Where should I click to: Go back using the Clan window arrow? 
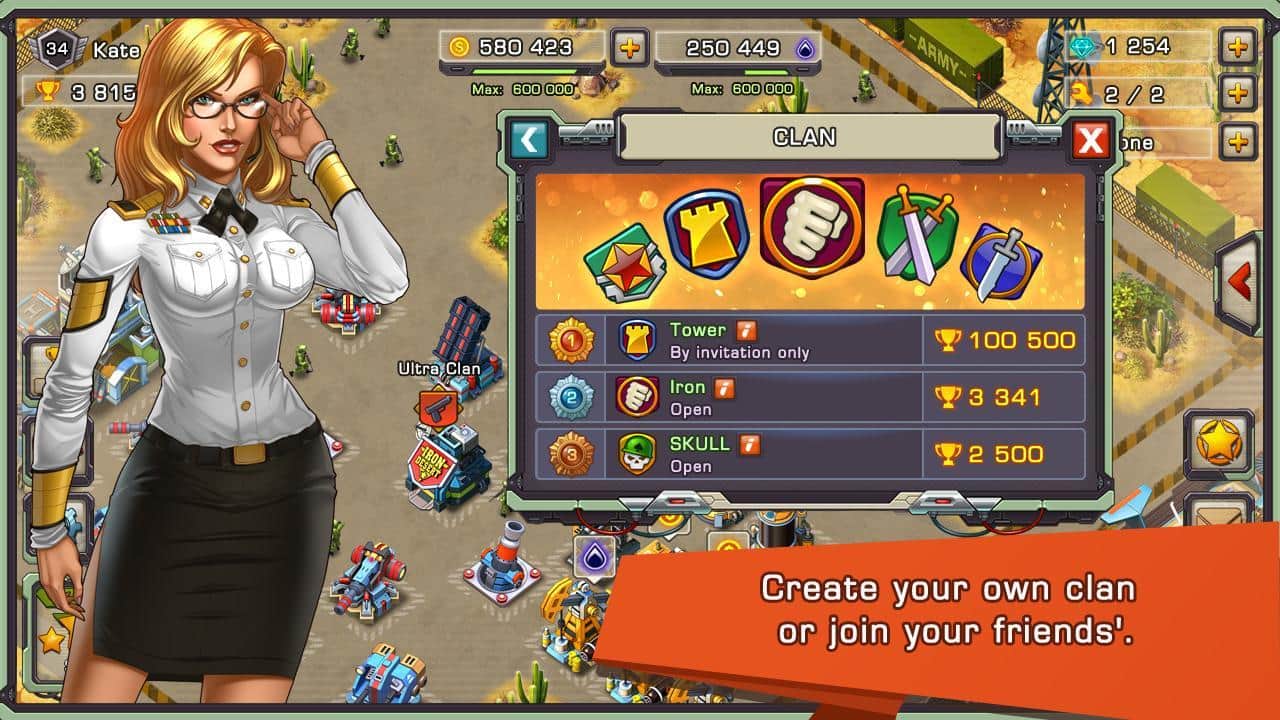pos(529,140)
